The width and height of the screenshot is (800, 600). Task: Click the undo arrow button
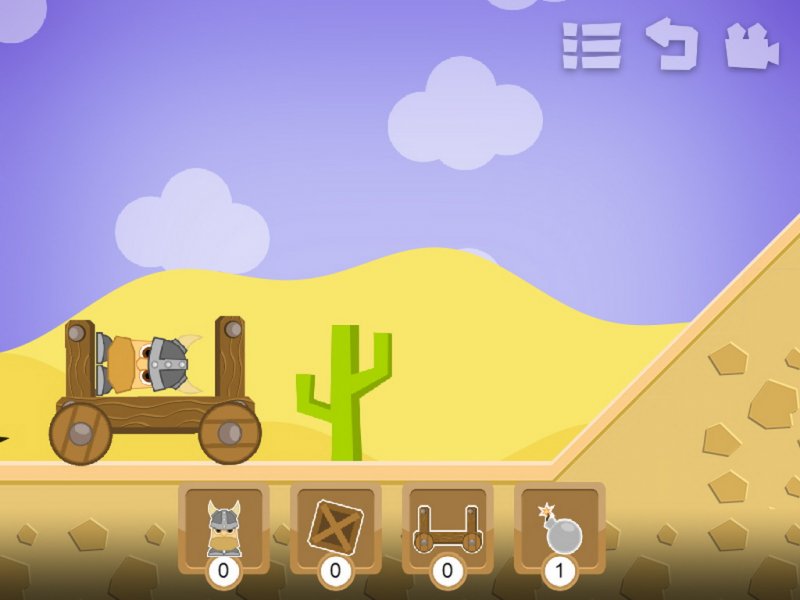coord(671,44)
